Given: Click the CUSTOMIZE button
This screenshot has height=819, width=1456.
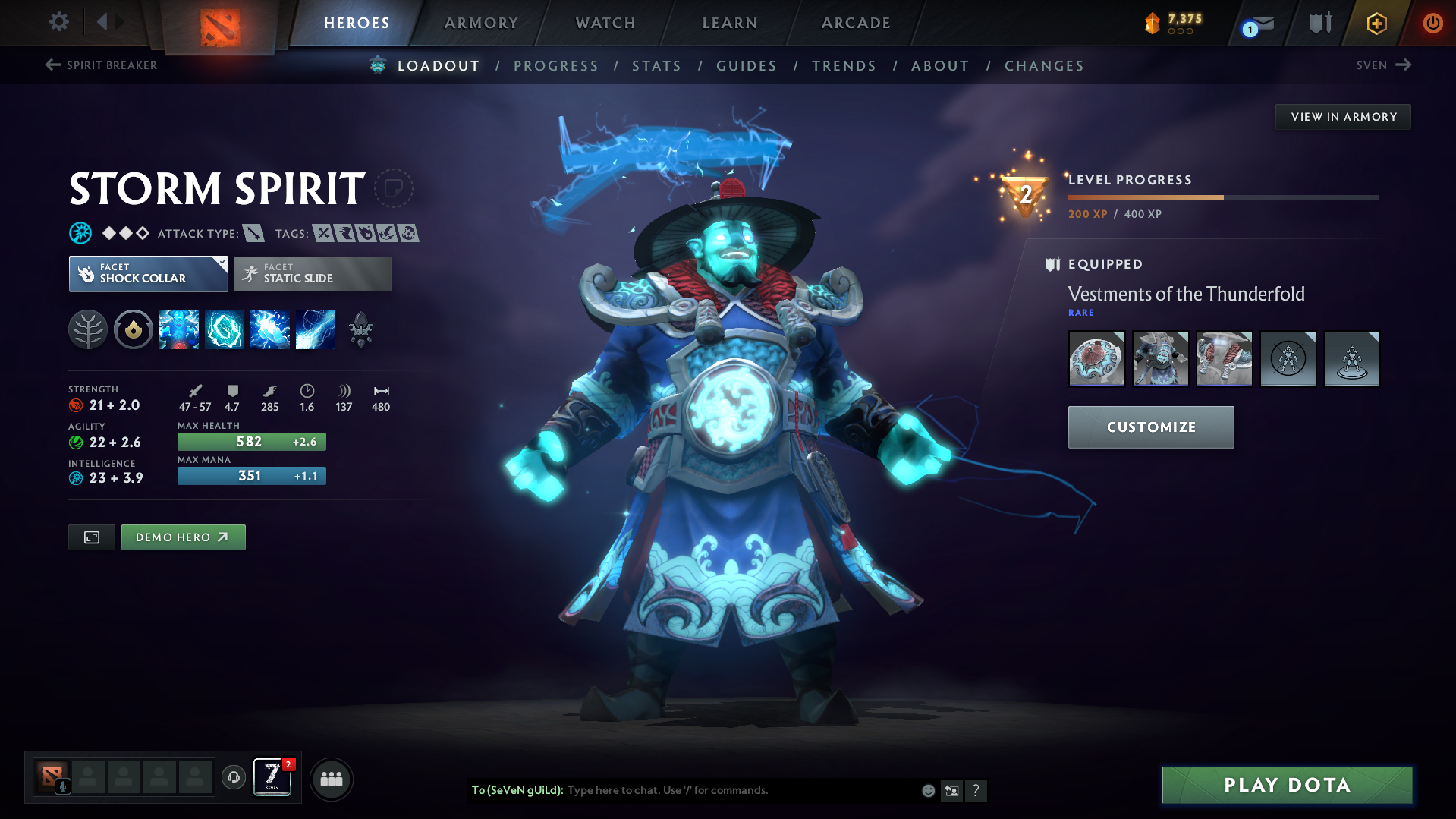Looking at the screenshot, I should (1150, 427).
